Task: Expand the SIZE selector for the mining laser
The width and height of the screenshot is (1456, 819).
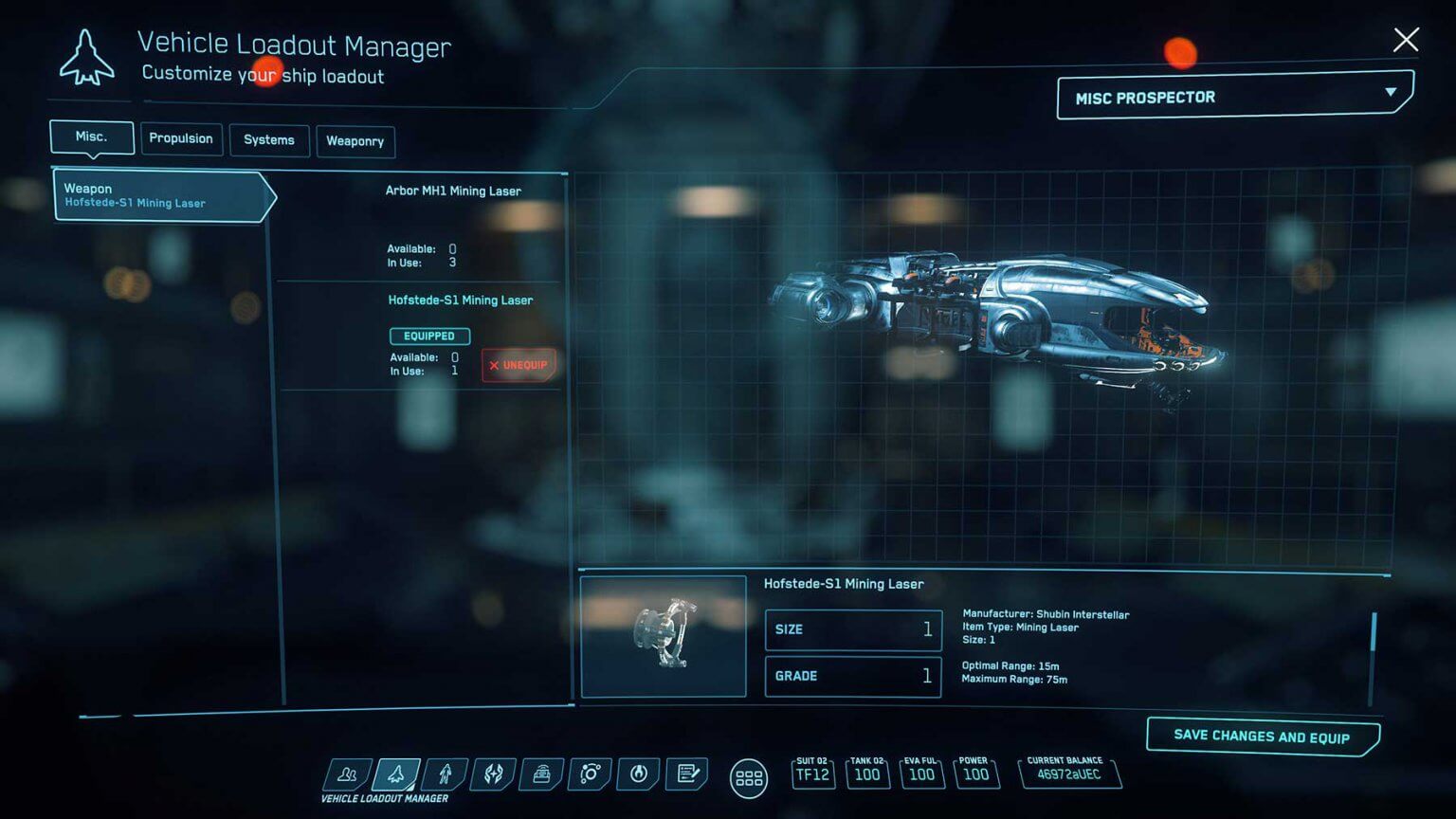Action: (851, 629)
